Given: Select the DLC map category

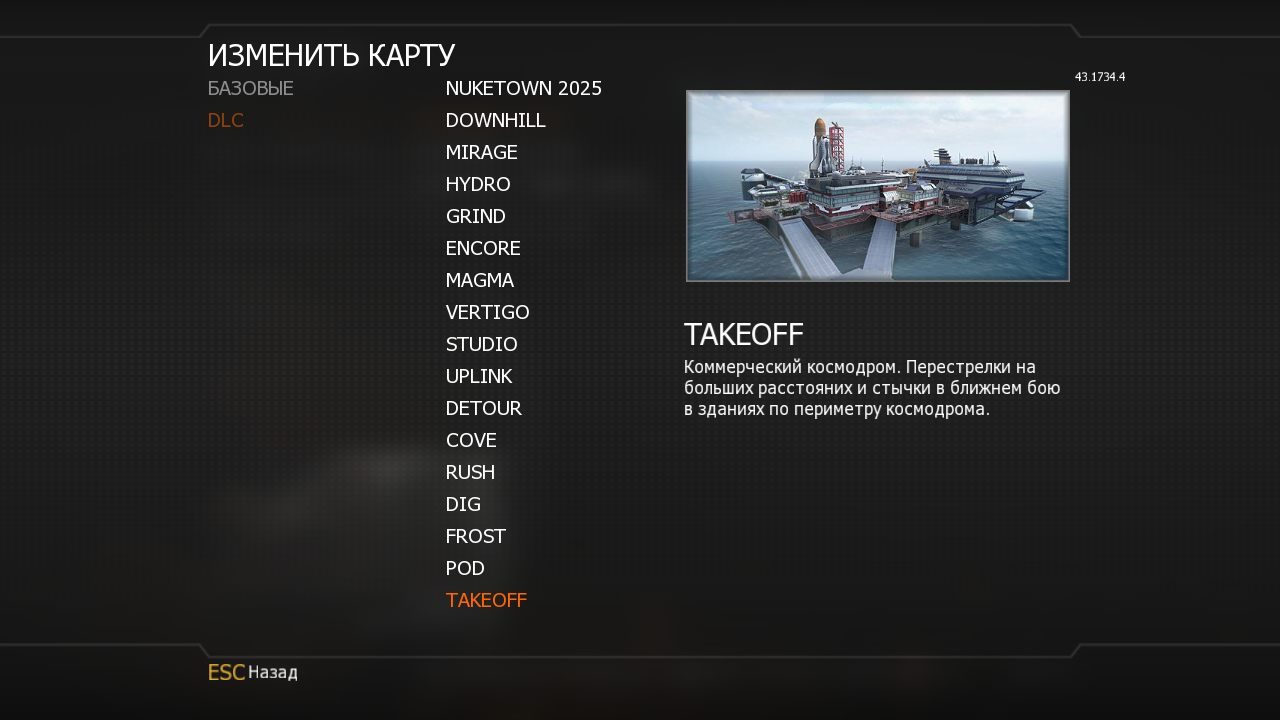Looking at the screenshot, I should click(x=226, y=121).
